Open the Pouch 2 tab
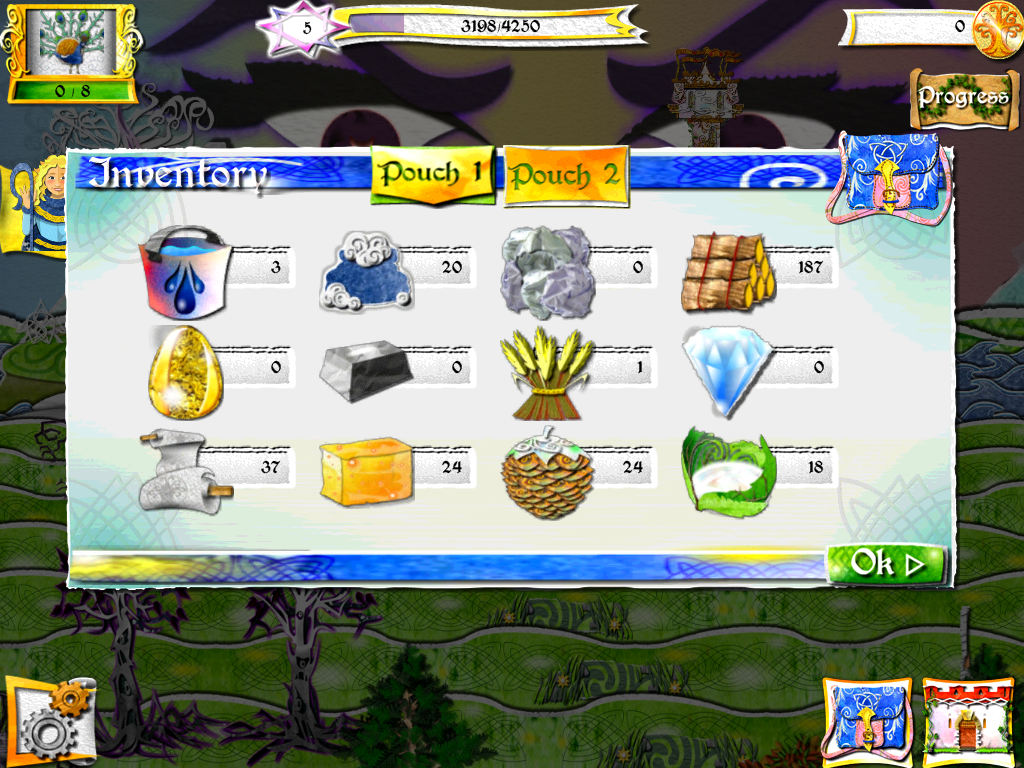This screenshot has width=1024, height=768. tap(565, 176)
